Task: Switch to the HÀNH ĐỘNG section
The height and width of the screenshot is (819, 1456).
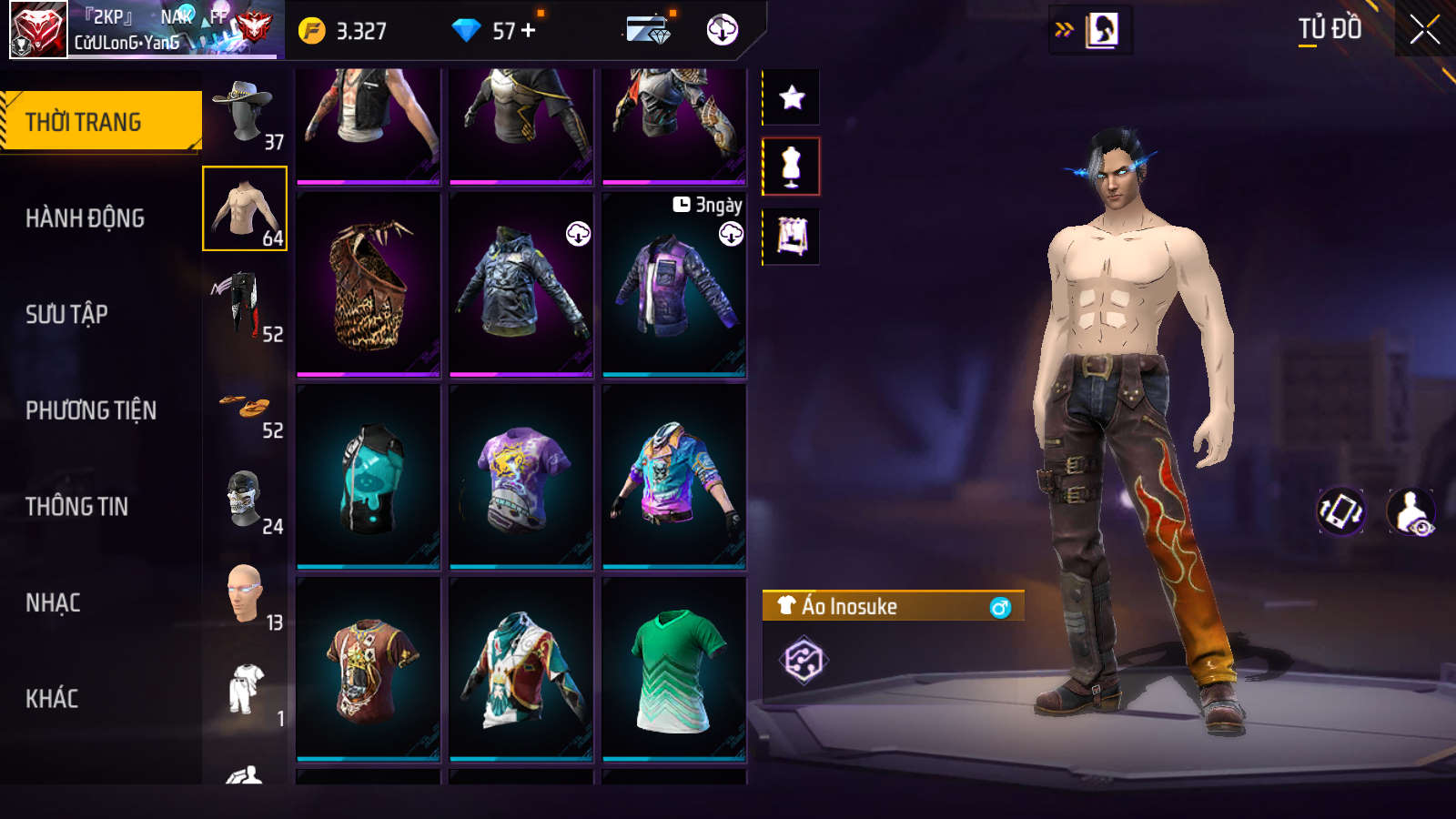Action: (x=86, y=218)
